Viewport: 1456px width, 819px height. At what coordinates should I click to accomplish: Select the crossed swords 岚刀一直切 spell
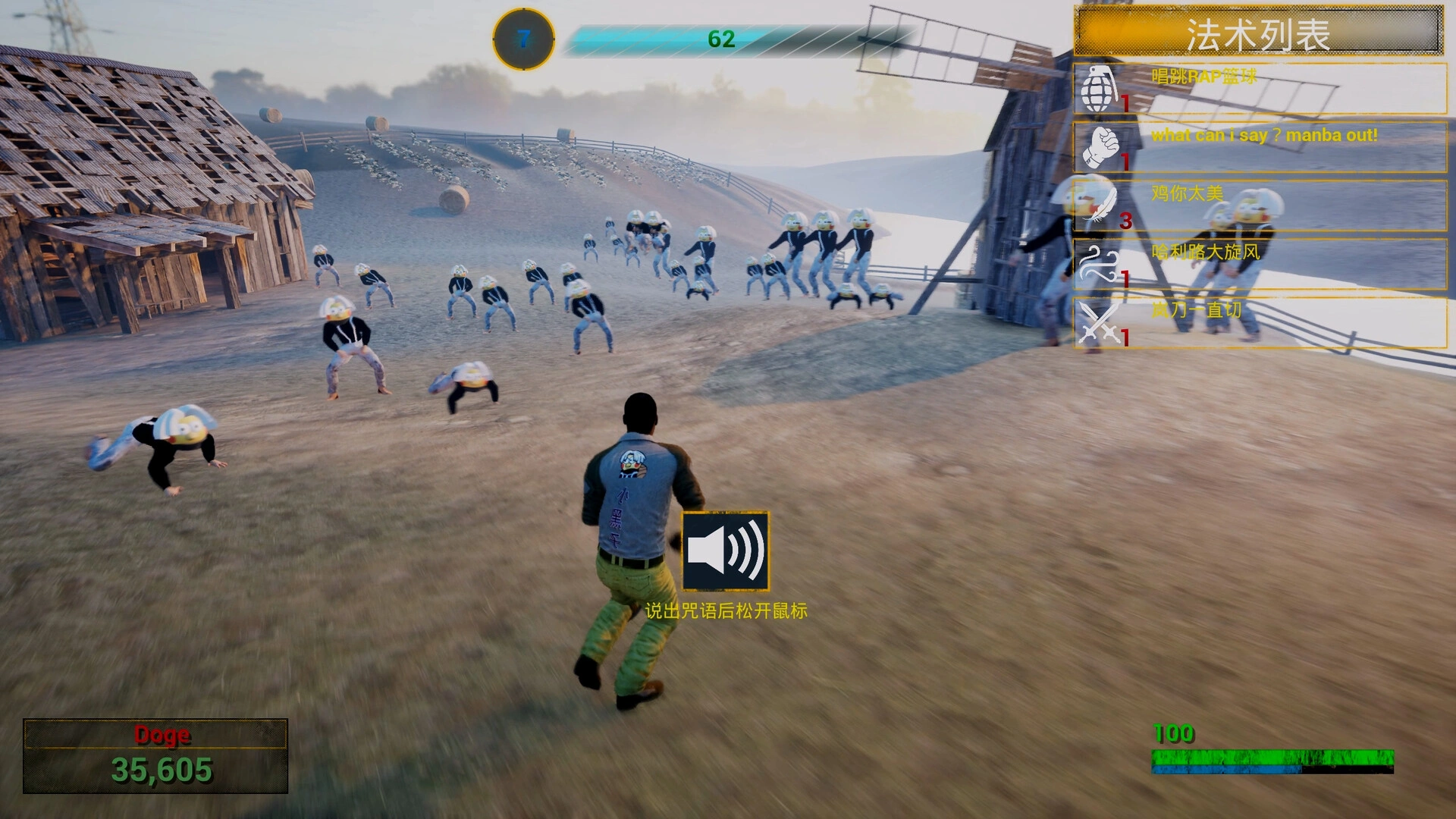1259,322
